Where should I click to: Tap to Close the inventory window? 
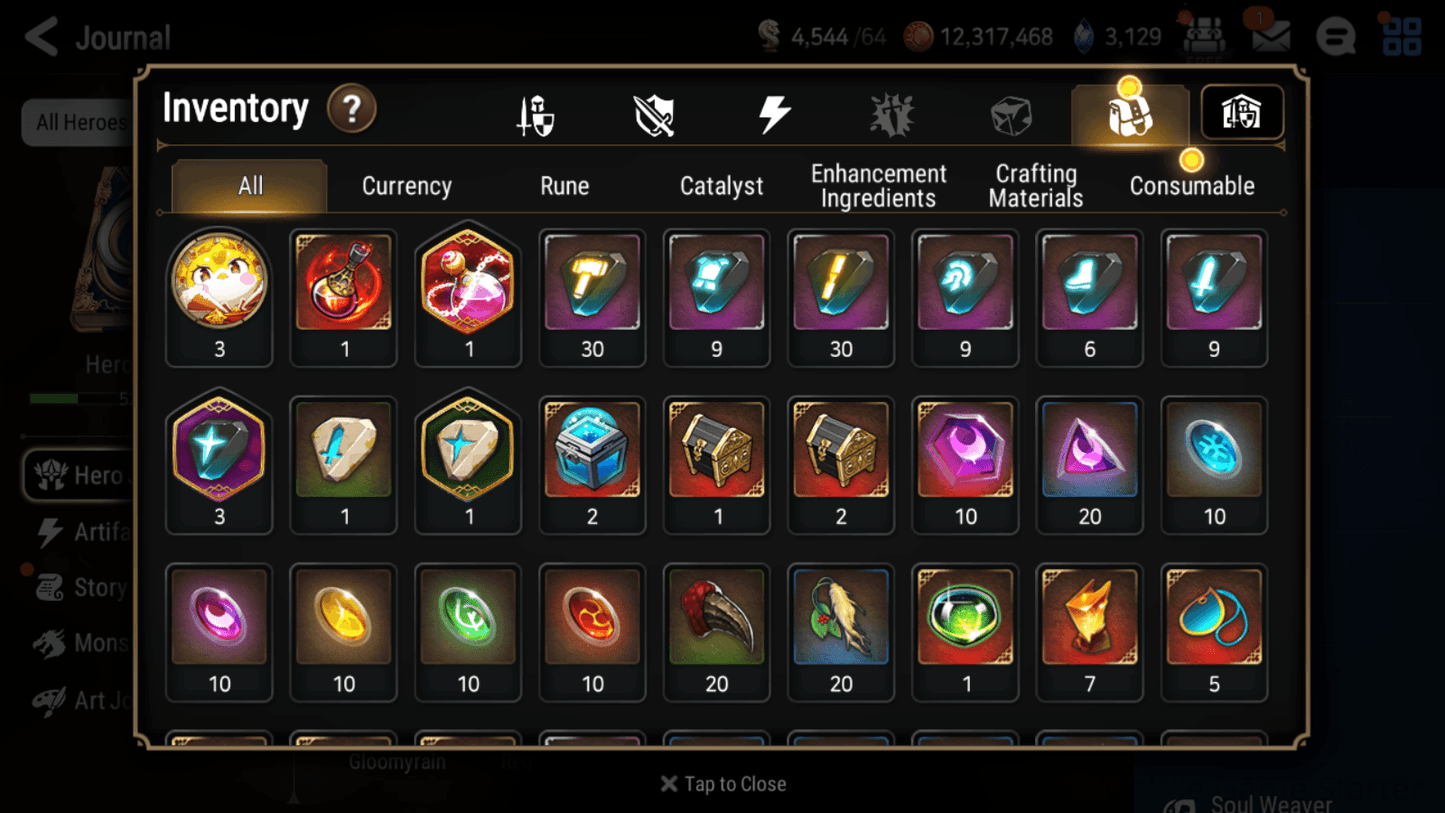click(x=722, y=784)
